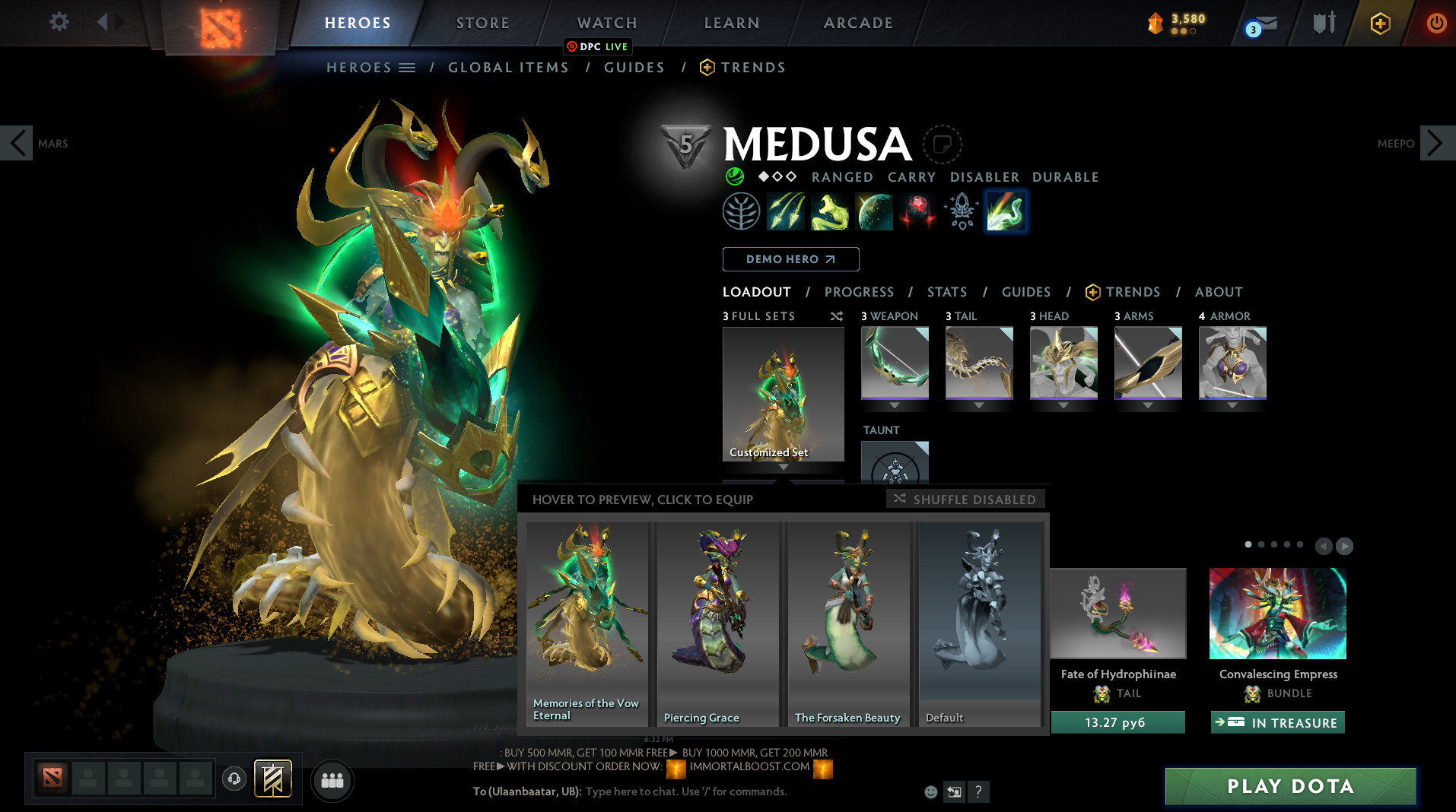Click Shuffle Disabled to enable shuffling
The width and height of the screenshot is (1456, 812).
[965, 499]
